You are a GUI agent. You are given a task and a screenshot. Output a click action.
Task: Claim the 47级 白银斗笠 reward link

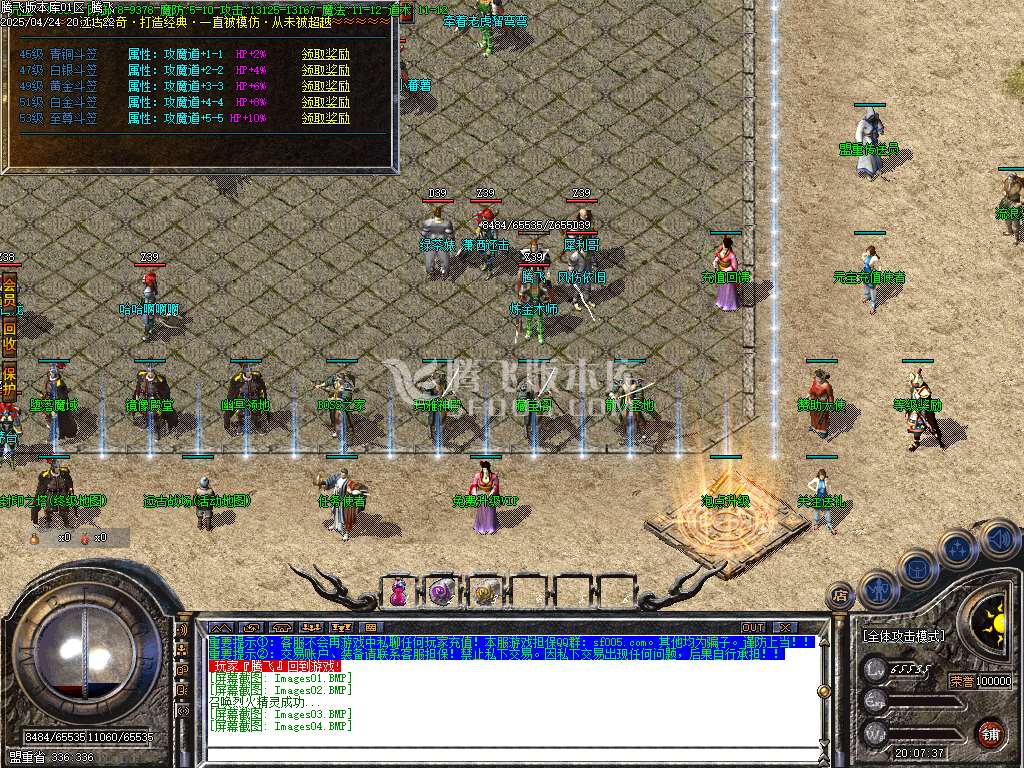pos(325,71)
